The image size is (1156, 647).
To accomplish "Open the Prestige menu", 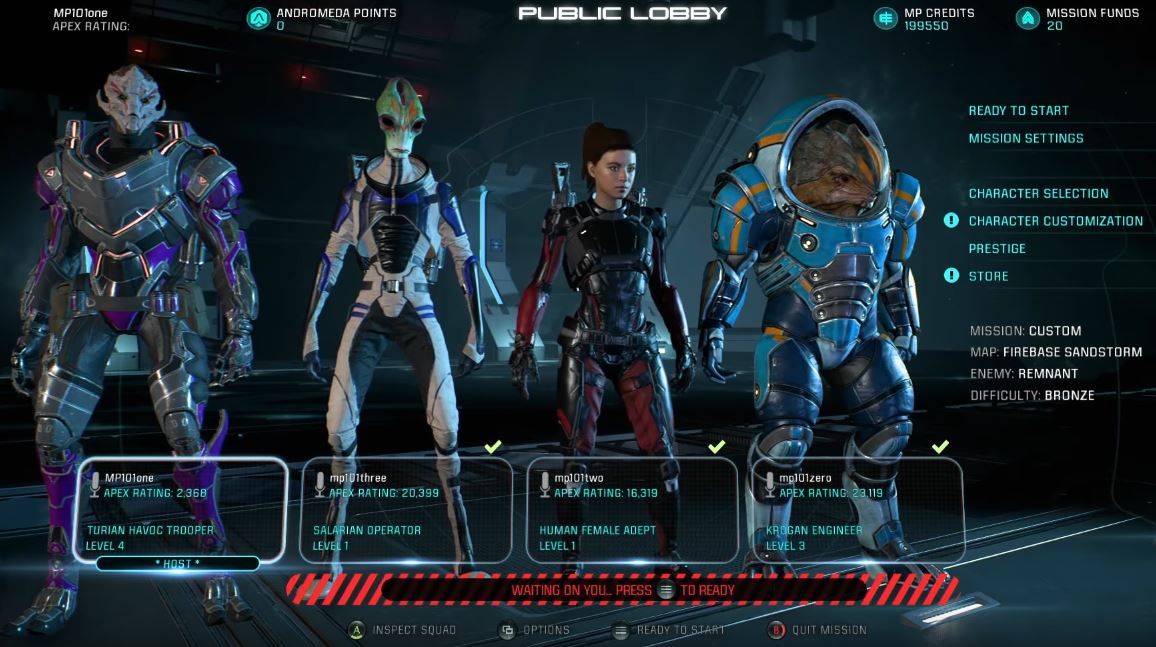I will click(997, 249).
